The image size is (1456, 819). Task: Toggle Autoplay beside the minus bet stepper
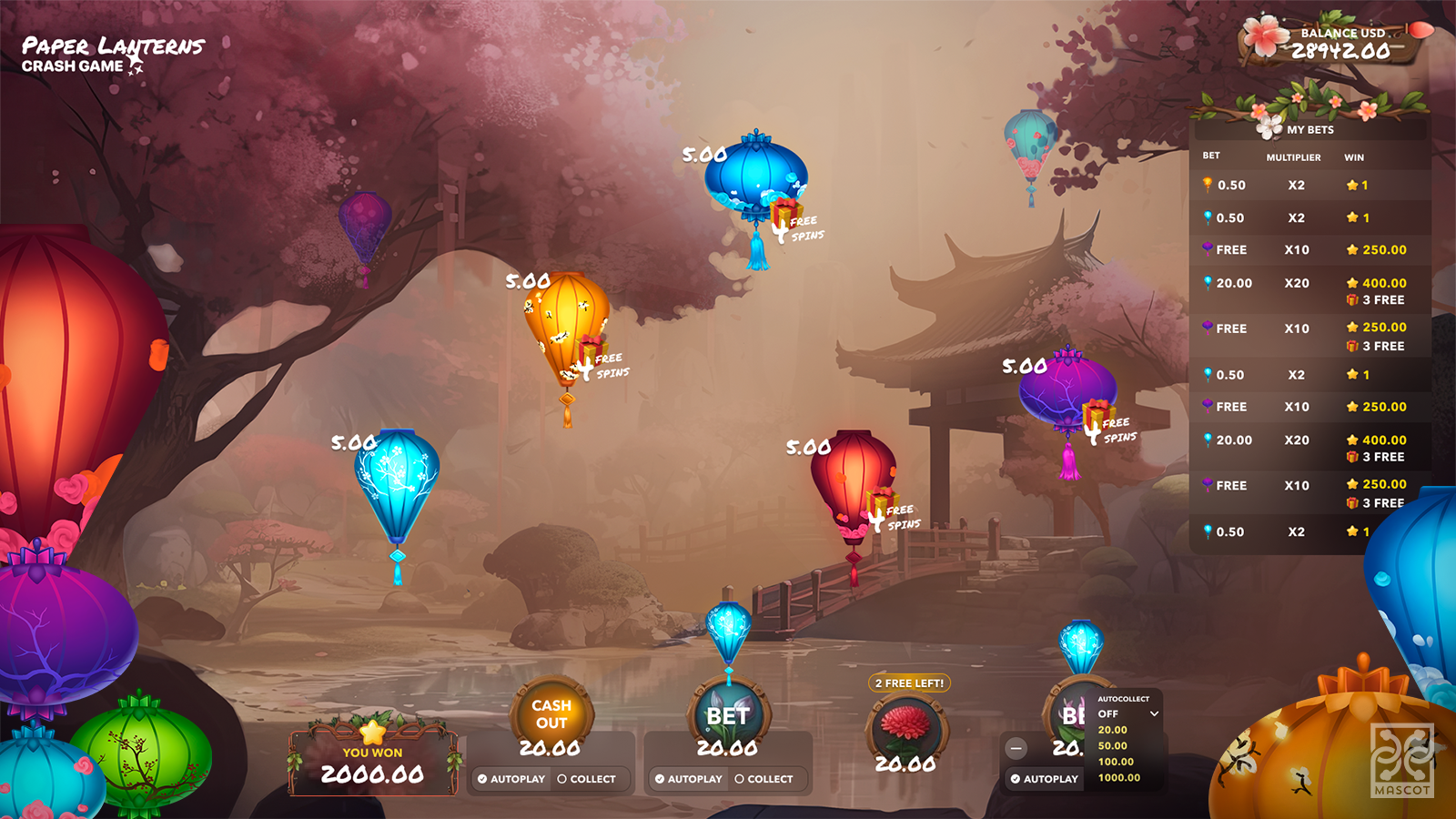coord(1044,779)
